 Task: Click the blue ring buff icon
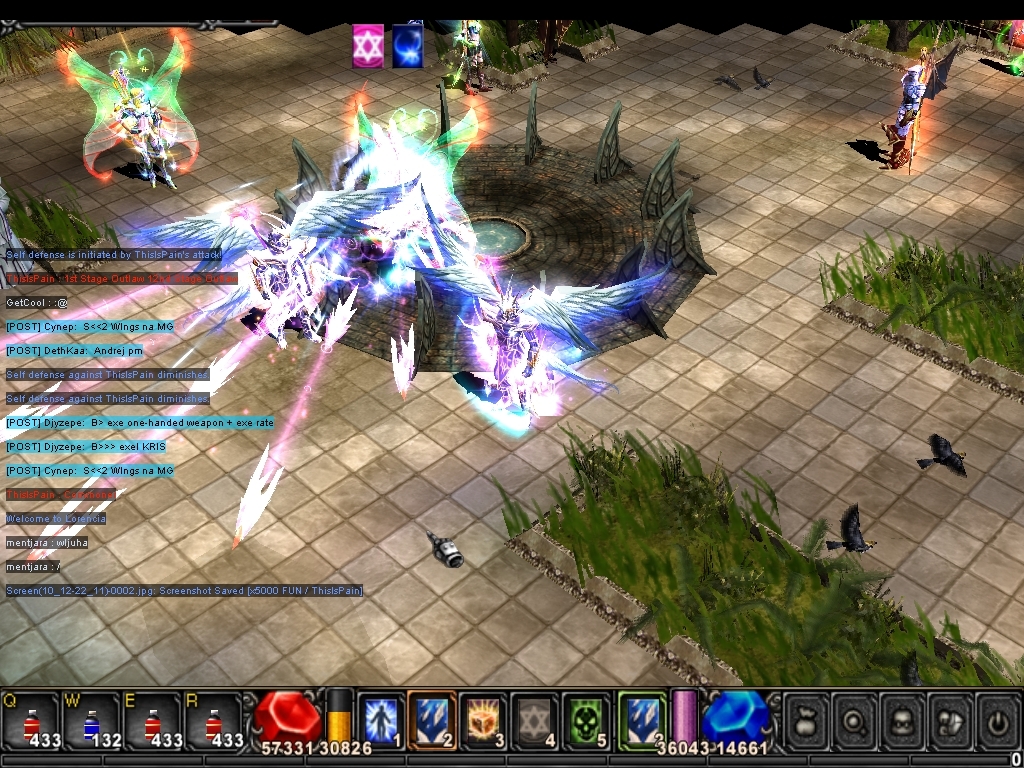click(x=407, y=46)
